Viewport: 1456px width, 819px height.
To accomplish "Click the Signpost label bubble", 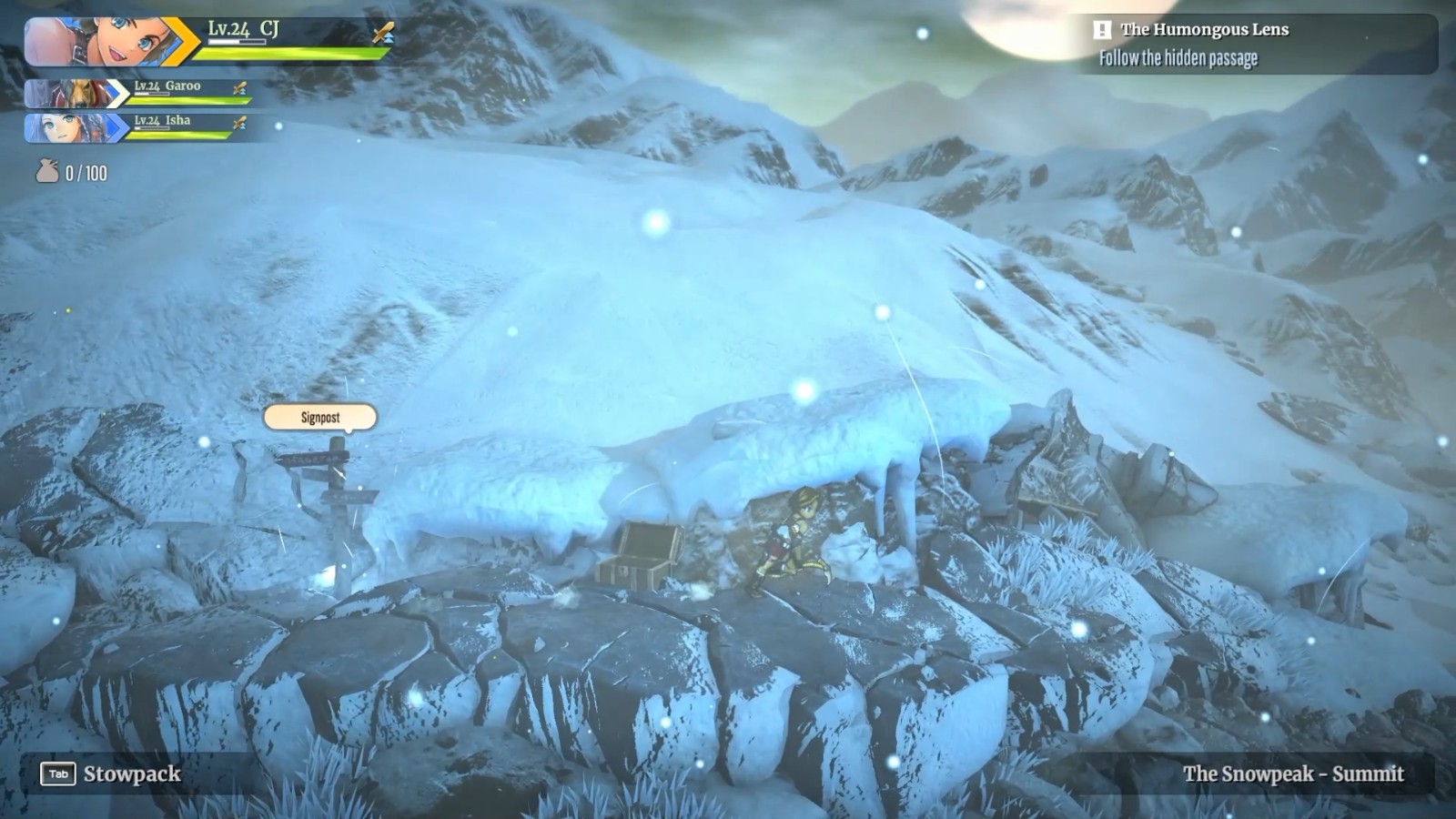I will (320, 418).
